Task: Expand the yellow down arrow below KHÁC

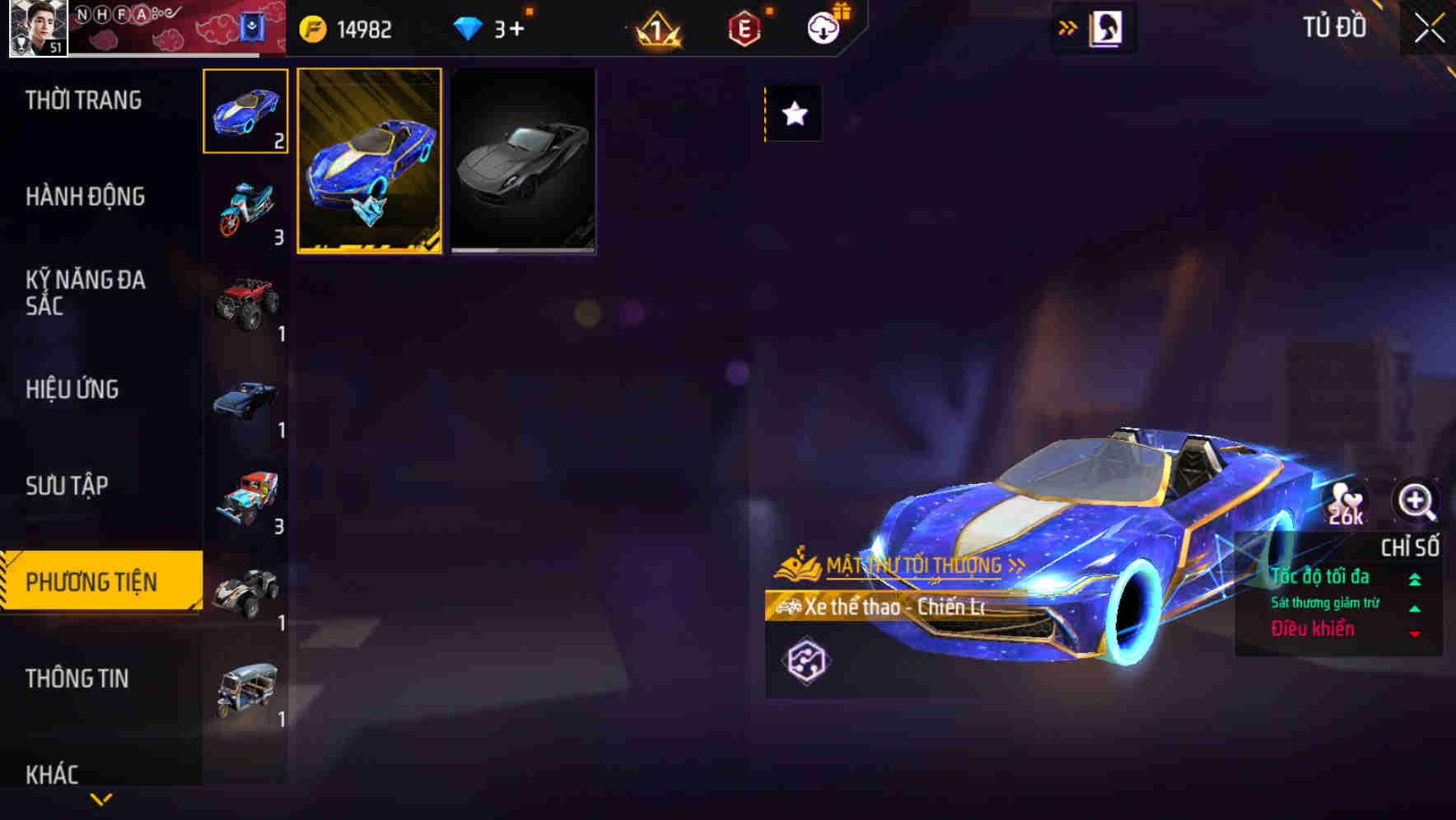Action: pos(100,800)
